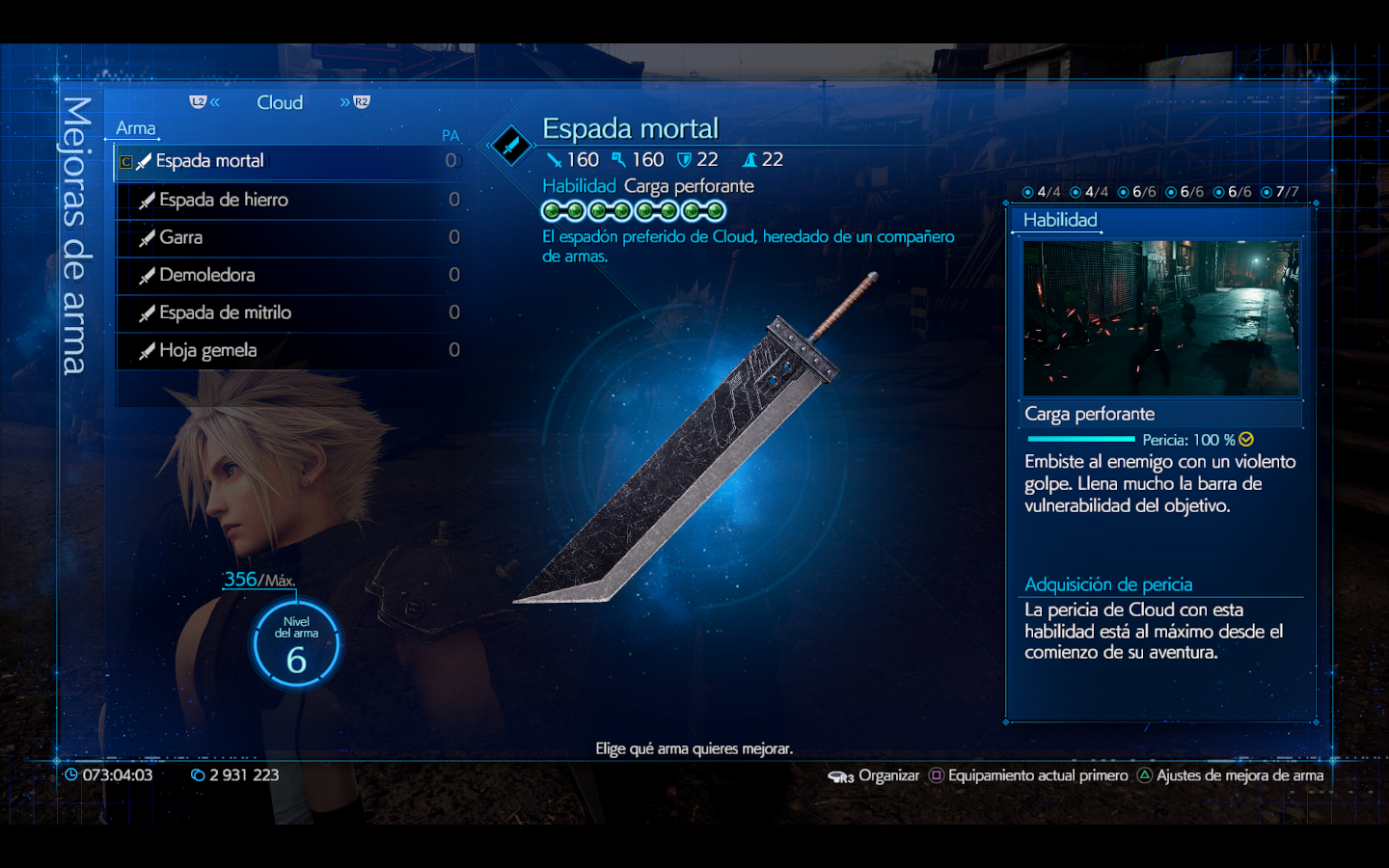Open Ajustes de mejora de arma
The image size is (1389, 868).
coord(1230,775)
